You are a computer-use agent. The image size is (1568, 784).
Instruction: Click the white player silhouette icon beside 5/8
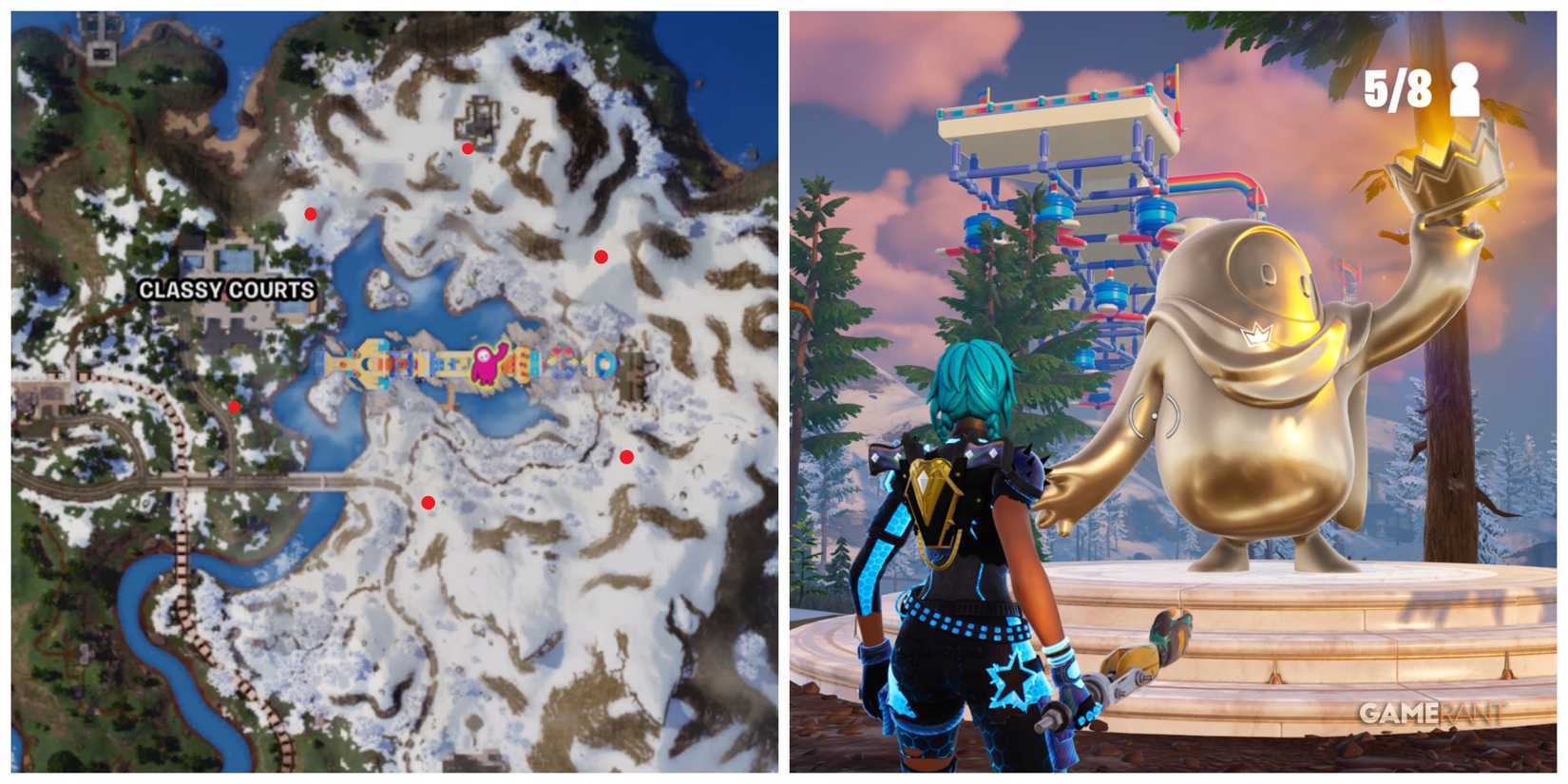coord(1463,90)
